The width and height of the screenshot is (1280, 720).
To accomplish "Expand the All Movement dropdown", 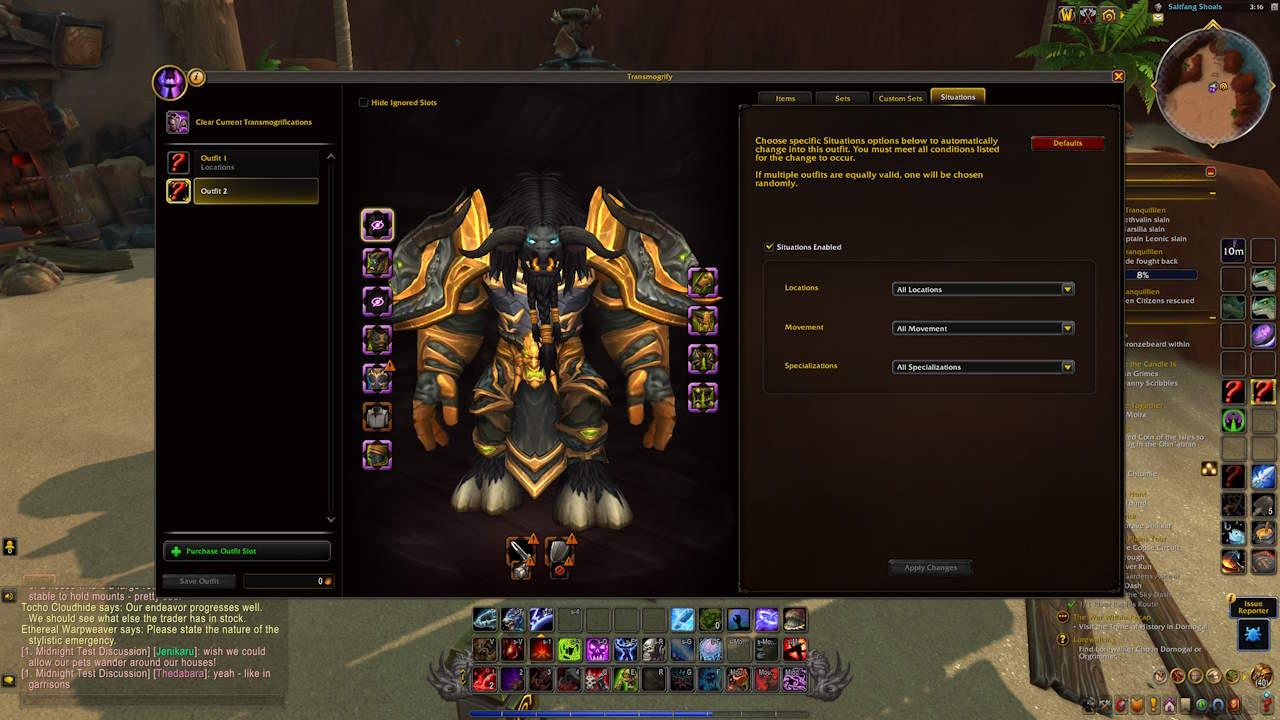I will pyautogui.click(x=983, y=328).
